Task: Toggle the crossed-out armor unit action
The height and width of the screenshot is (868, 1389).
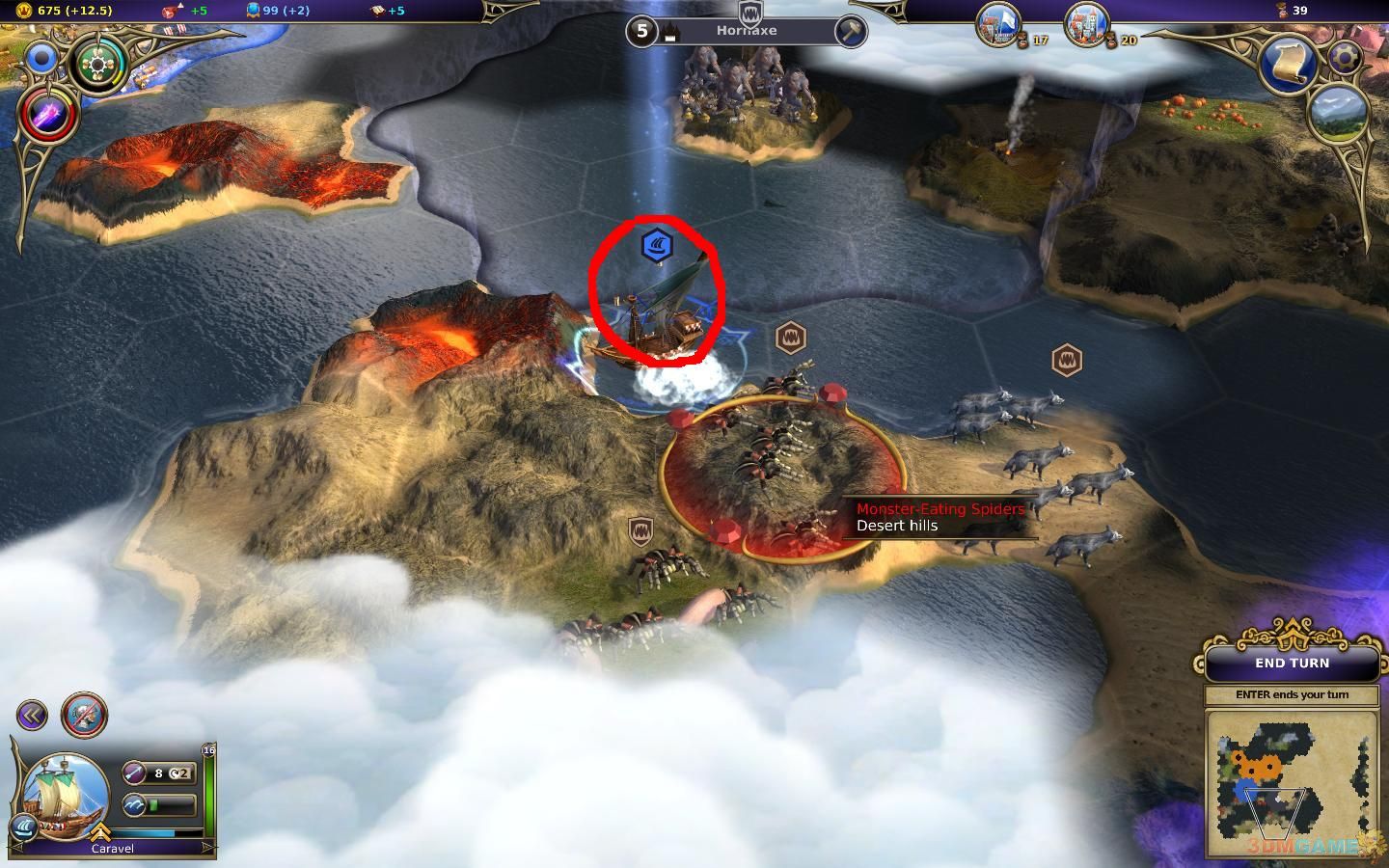Action: [x=85, y=715]
